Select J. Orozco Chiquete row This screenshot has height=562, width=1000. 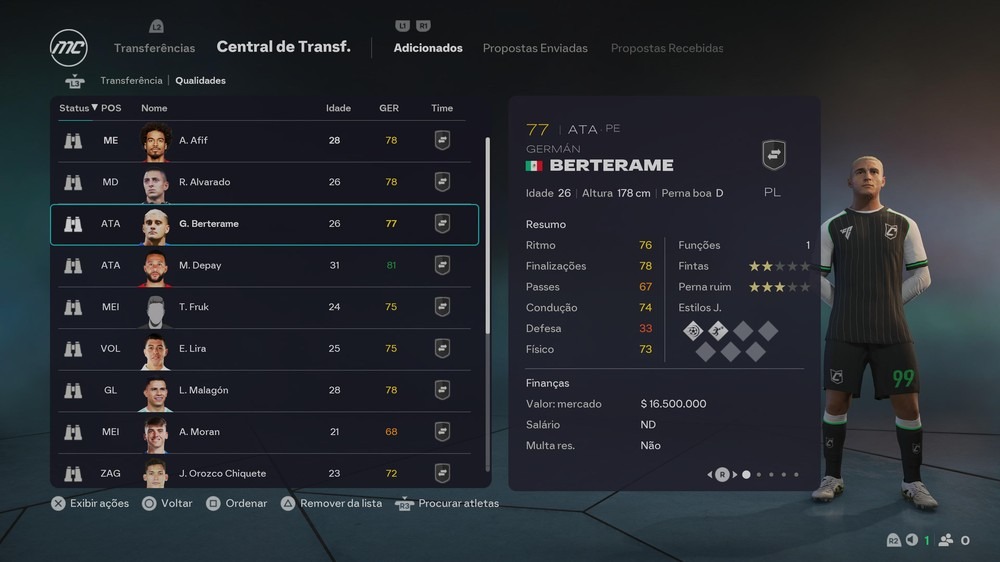[x=264, y=472]
